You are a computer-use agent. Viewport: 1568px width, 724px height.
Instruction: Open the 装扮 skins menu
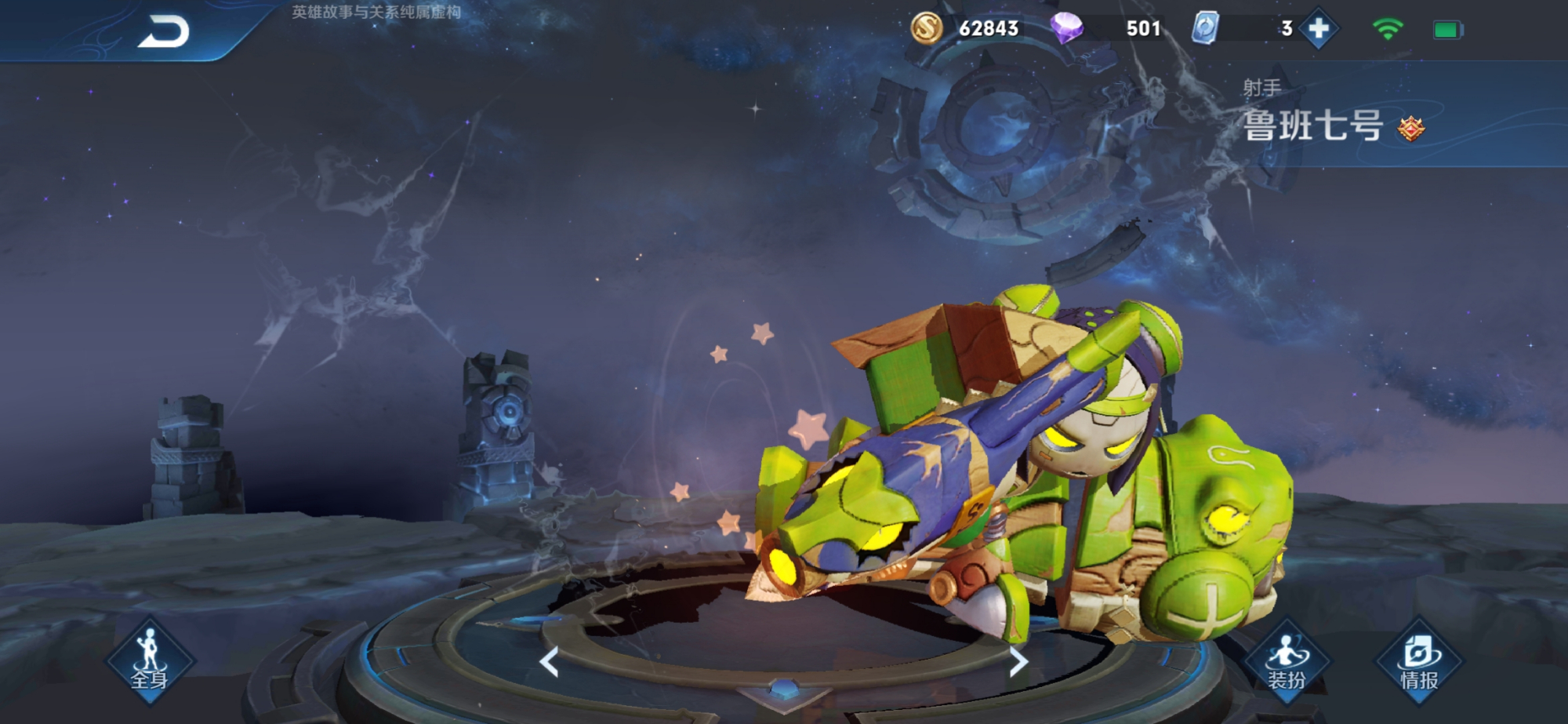(1287, 660)
